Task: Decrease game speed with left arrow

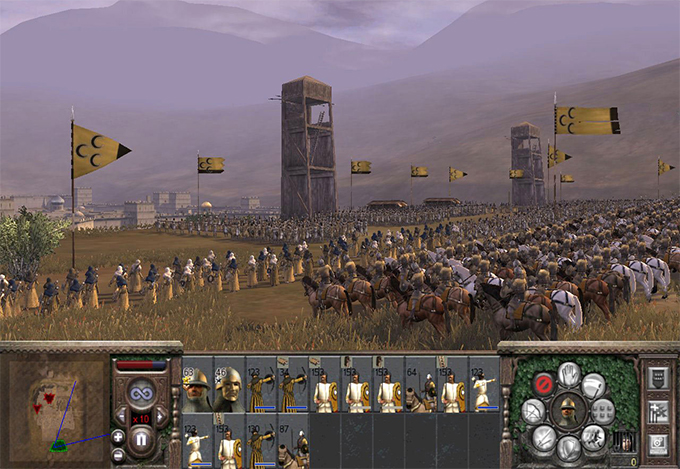Action: [x=121, y=414]
